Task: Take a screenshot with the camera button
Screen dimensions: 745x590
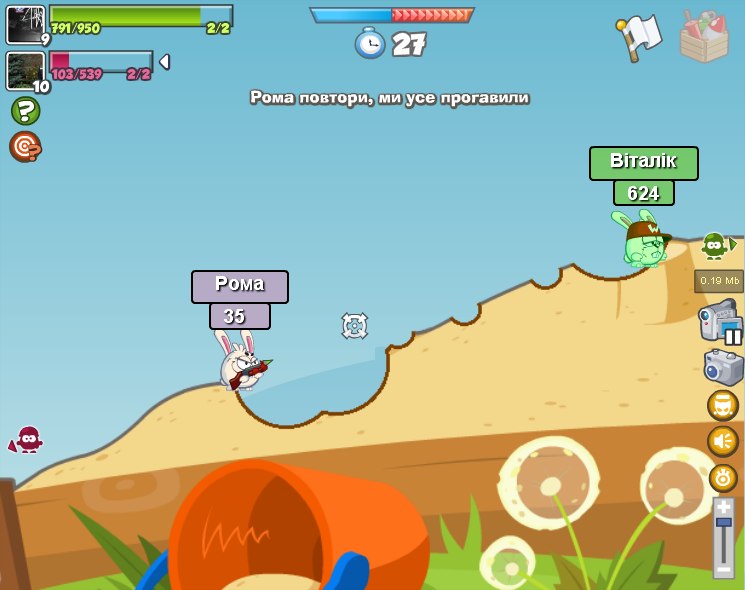Action: (723, 367)
